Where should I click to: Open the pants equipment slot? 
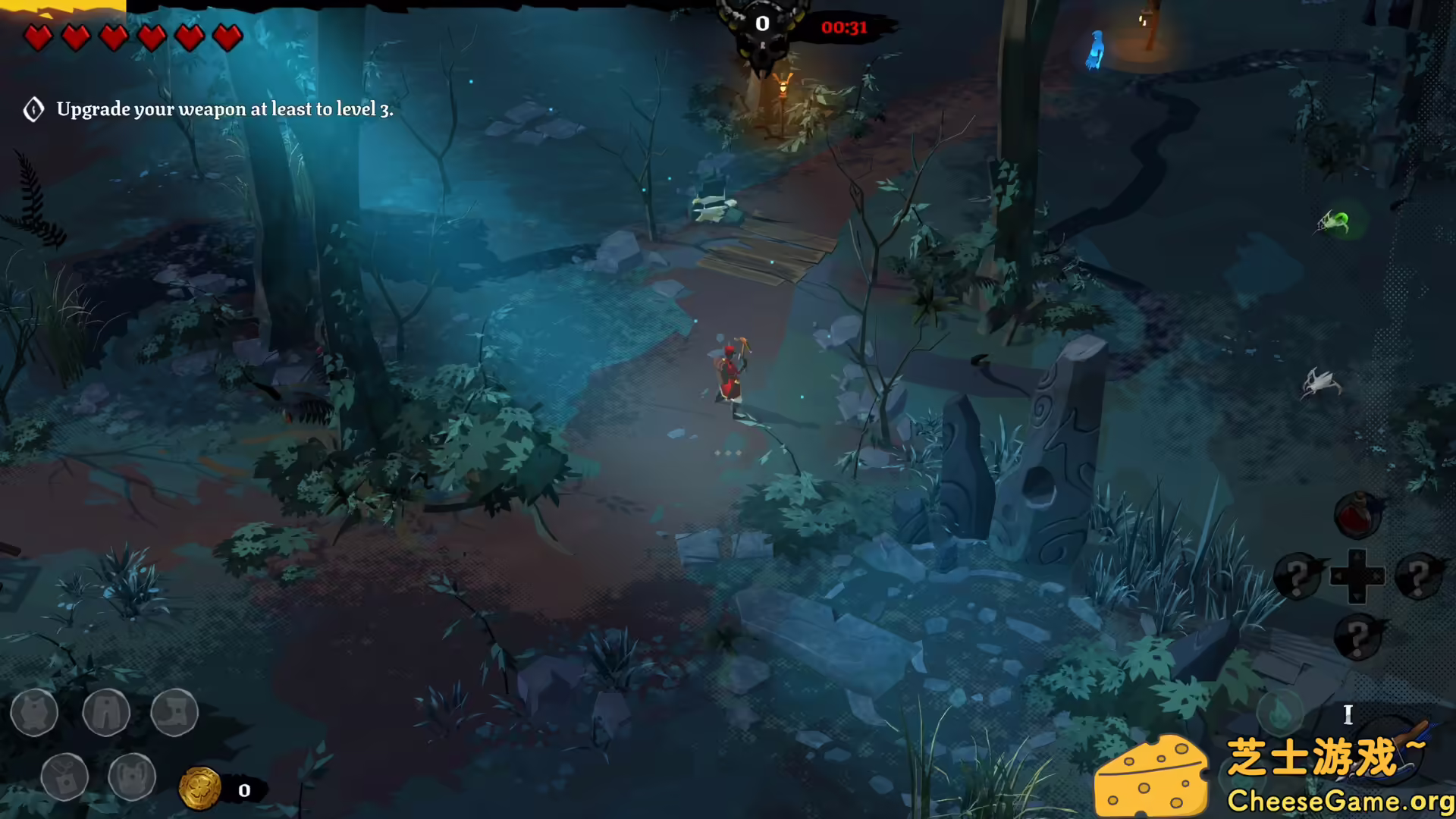(x=108, y=713)
